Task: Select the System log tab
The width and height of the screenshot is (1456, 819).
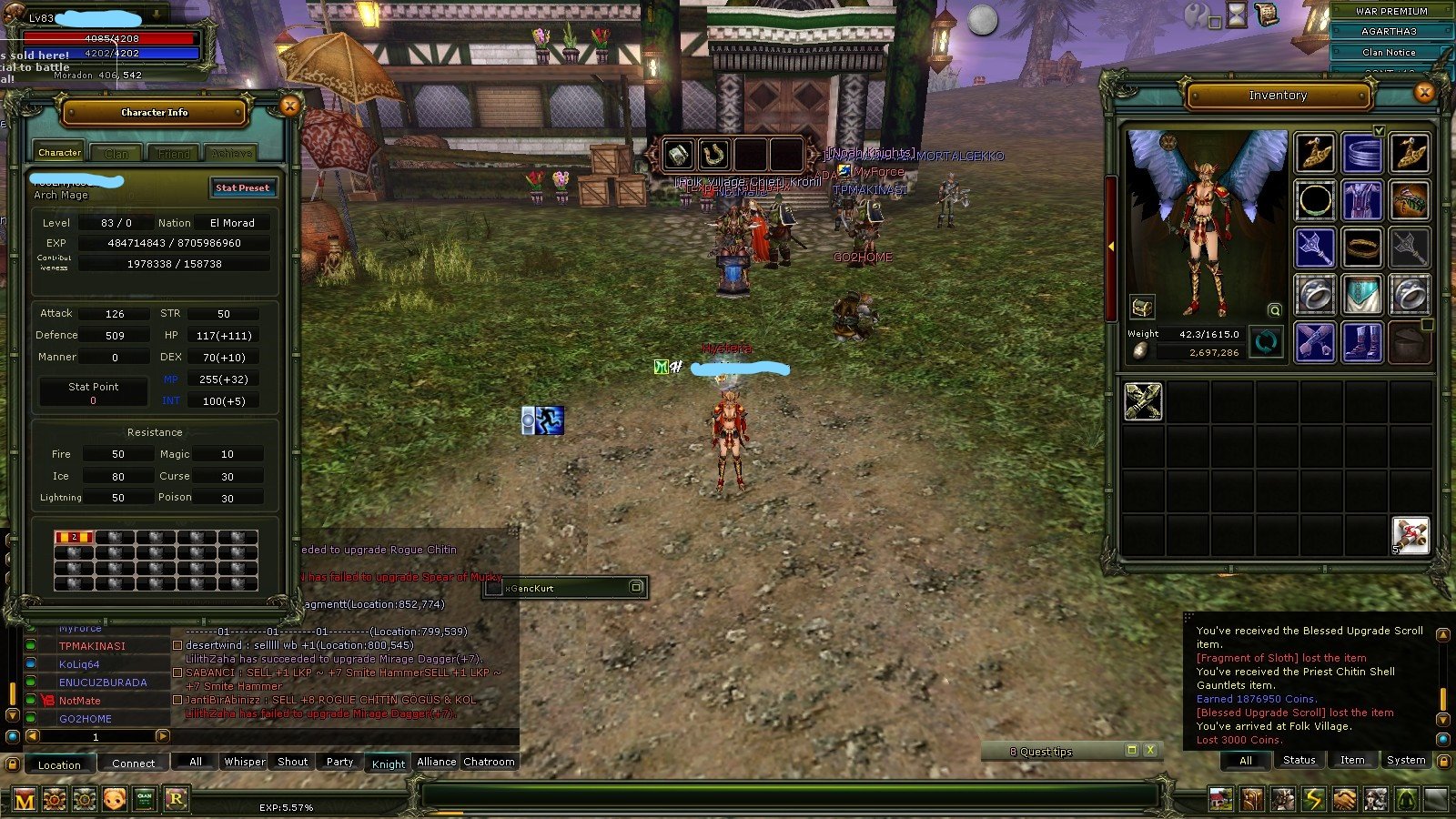Action: [x=1405, y=760]
